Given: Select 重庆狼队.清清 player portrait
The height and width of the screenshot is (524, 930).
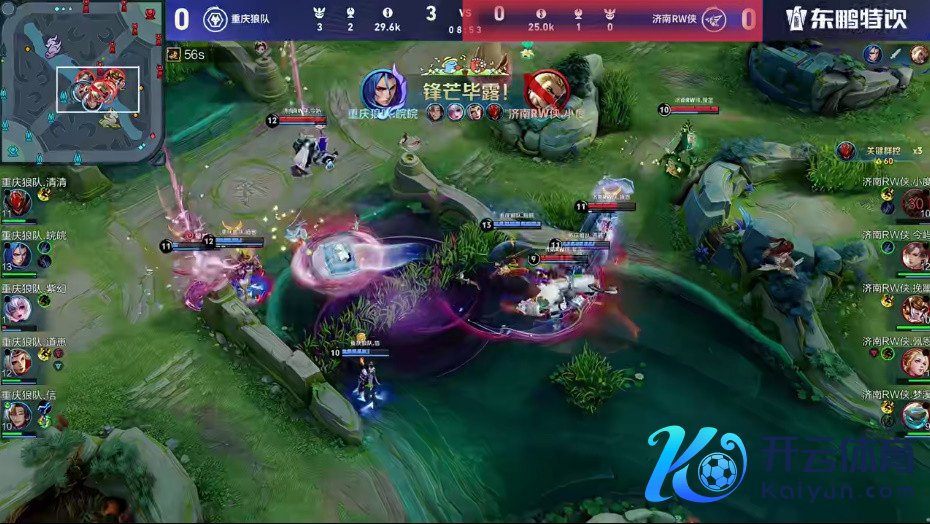Looking at the screenshot, I should pos(16,204).
